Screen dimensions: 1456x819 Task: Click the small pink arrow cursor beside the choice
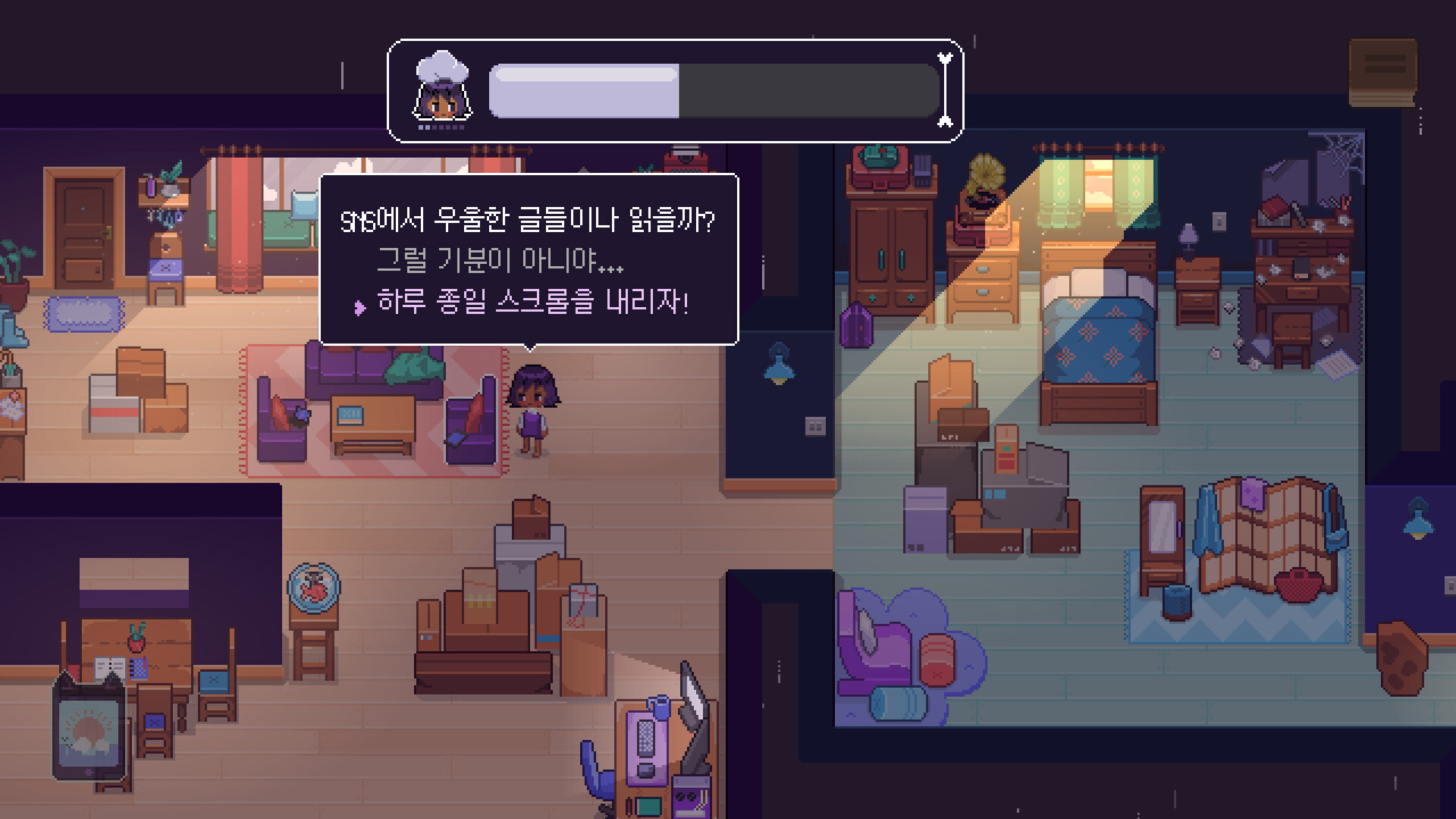(359, 304)
